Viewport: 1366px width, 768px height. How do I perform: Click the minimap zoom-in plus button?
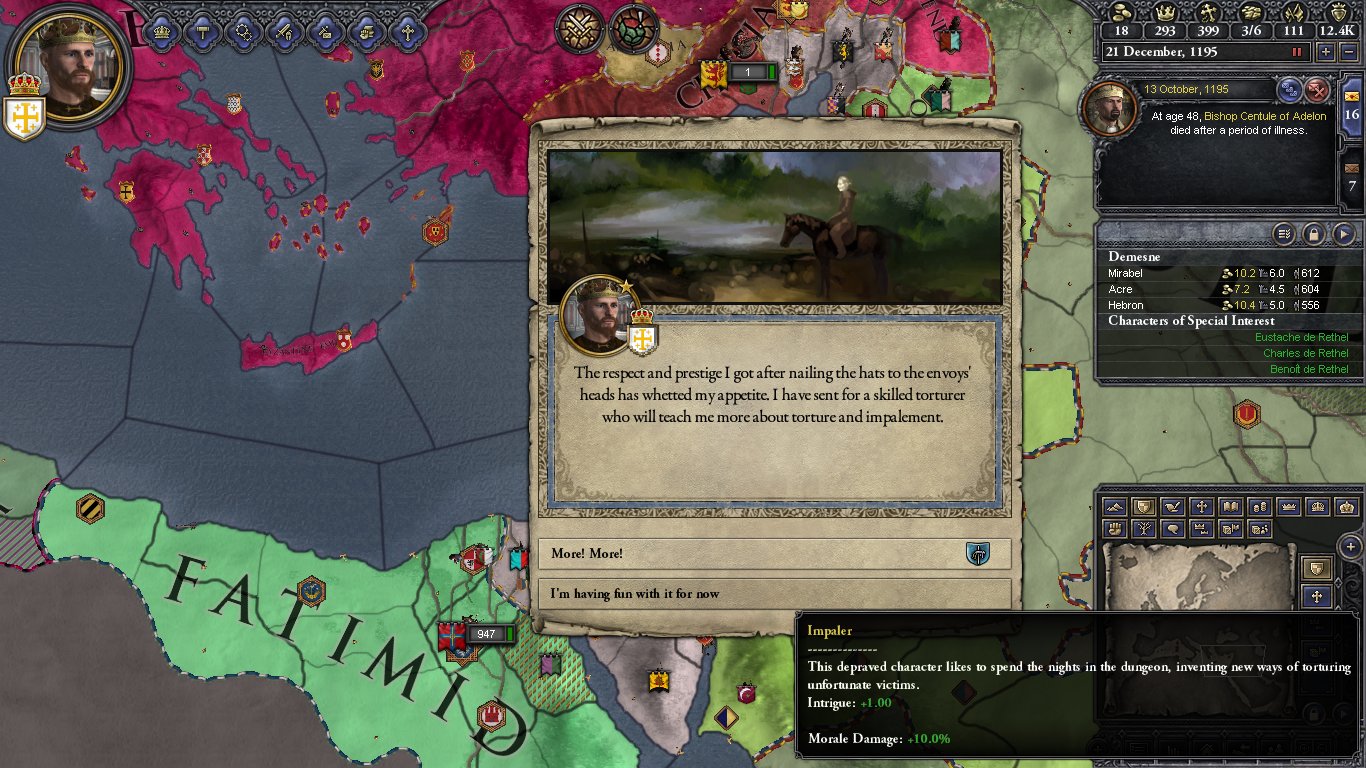click(1350, 547)
